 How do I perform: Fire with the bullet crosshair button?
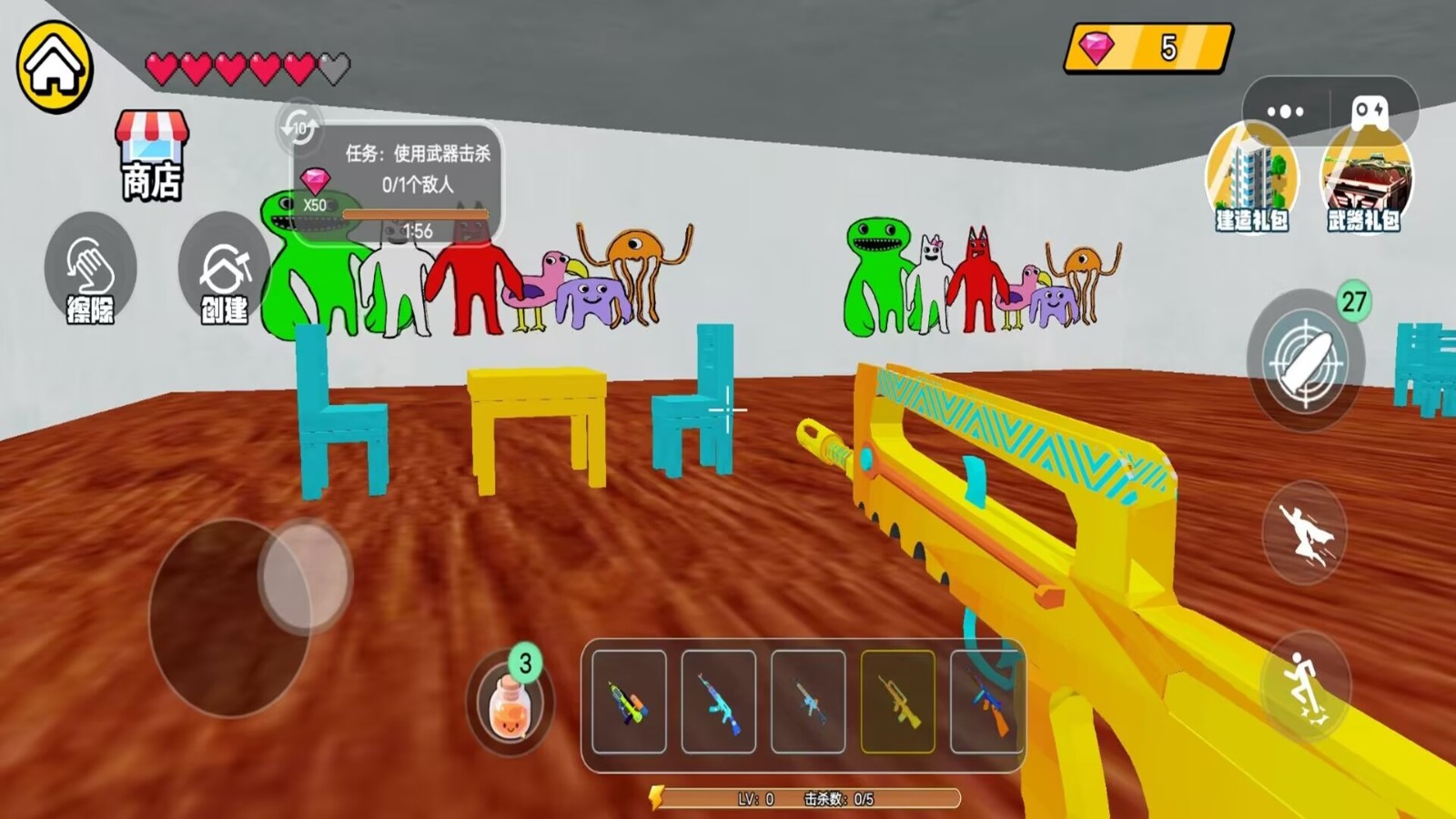(1305, 360)
